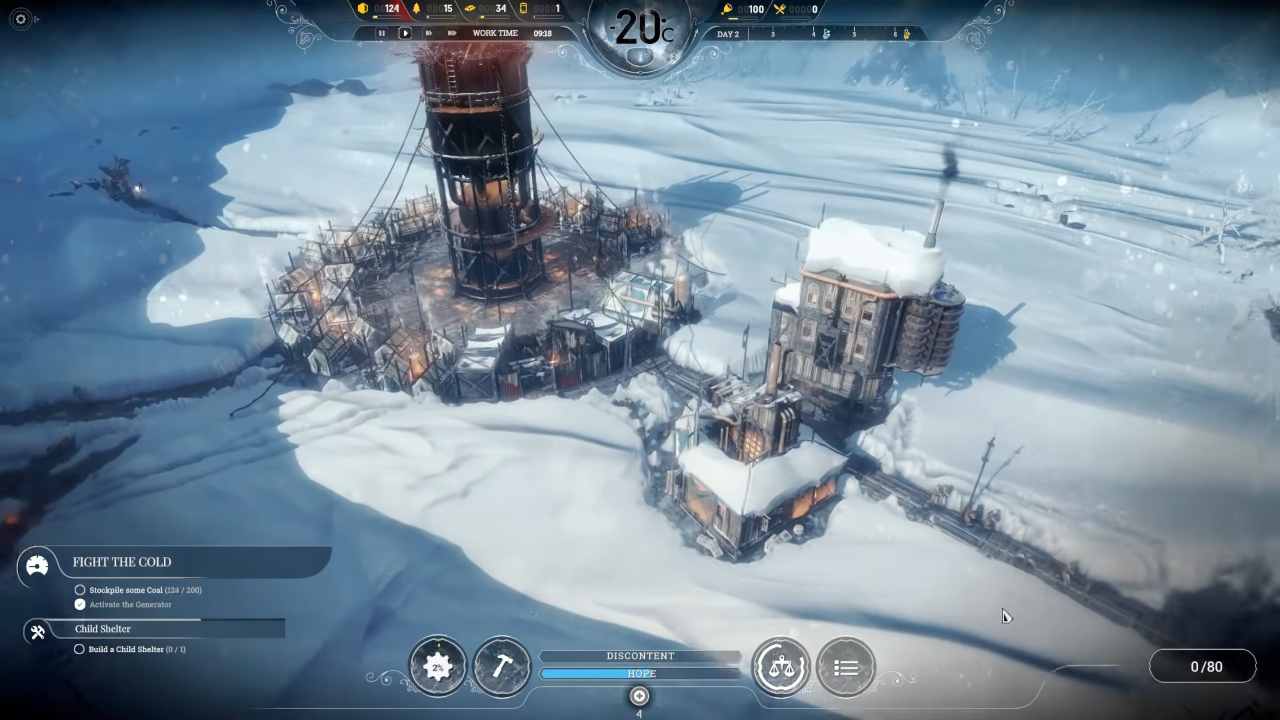Pause the game time
1280x720 pixels.
381,33
